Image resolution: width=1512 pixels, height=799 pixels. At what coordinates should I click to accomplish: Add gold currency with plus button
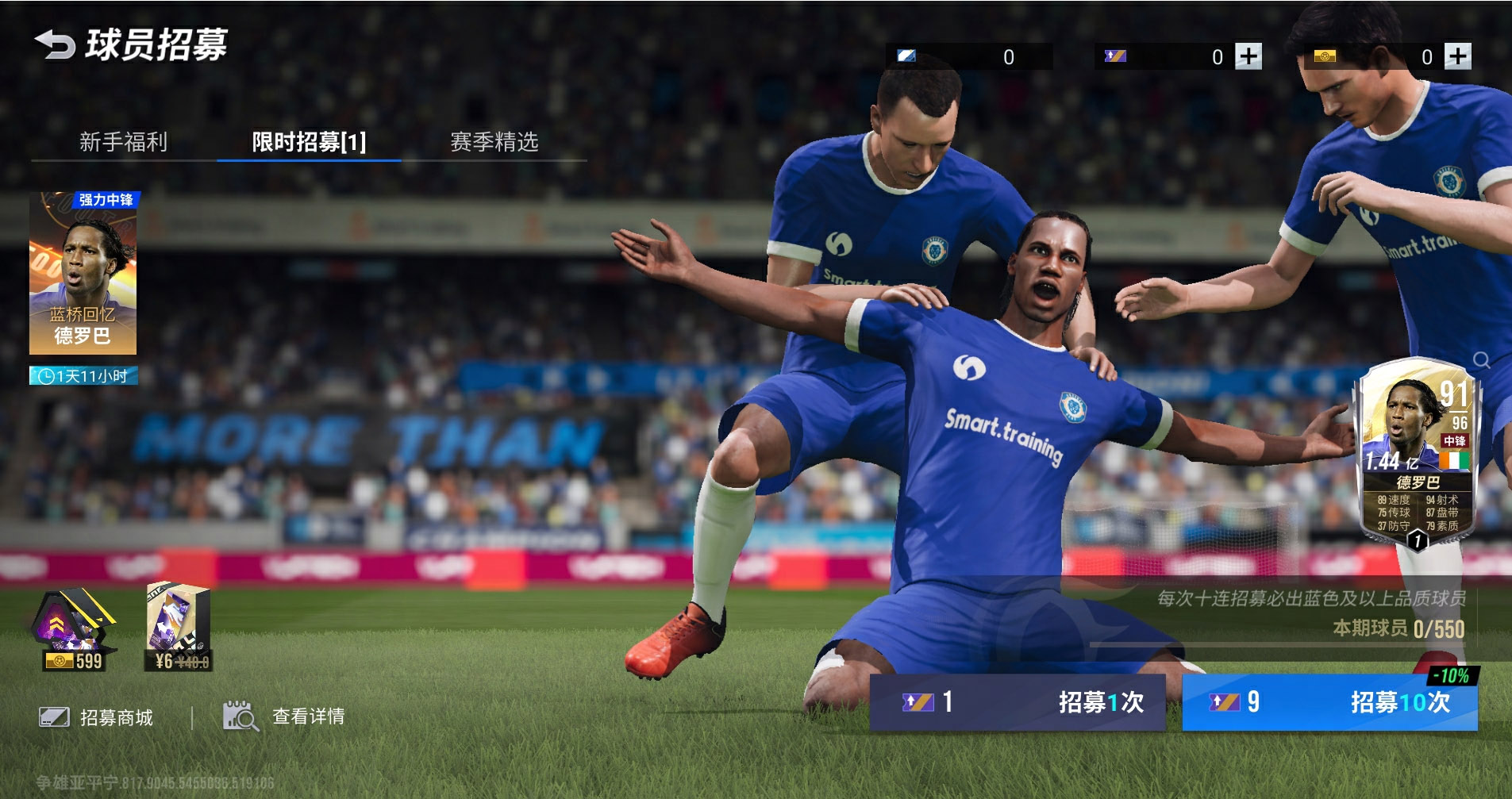(1457, 56)
